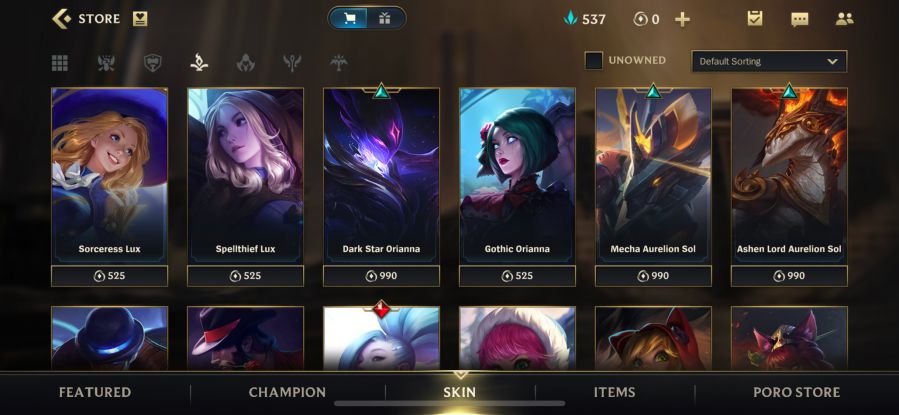The image size is (899, 415).
Task: Go back from the Store screen
Action: [62, 18]
